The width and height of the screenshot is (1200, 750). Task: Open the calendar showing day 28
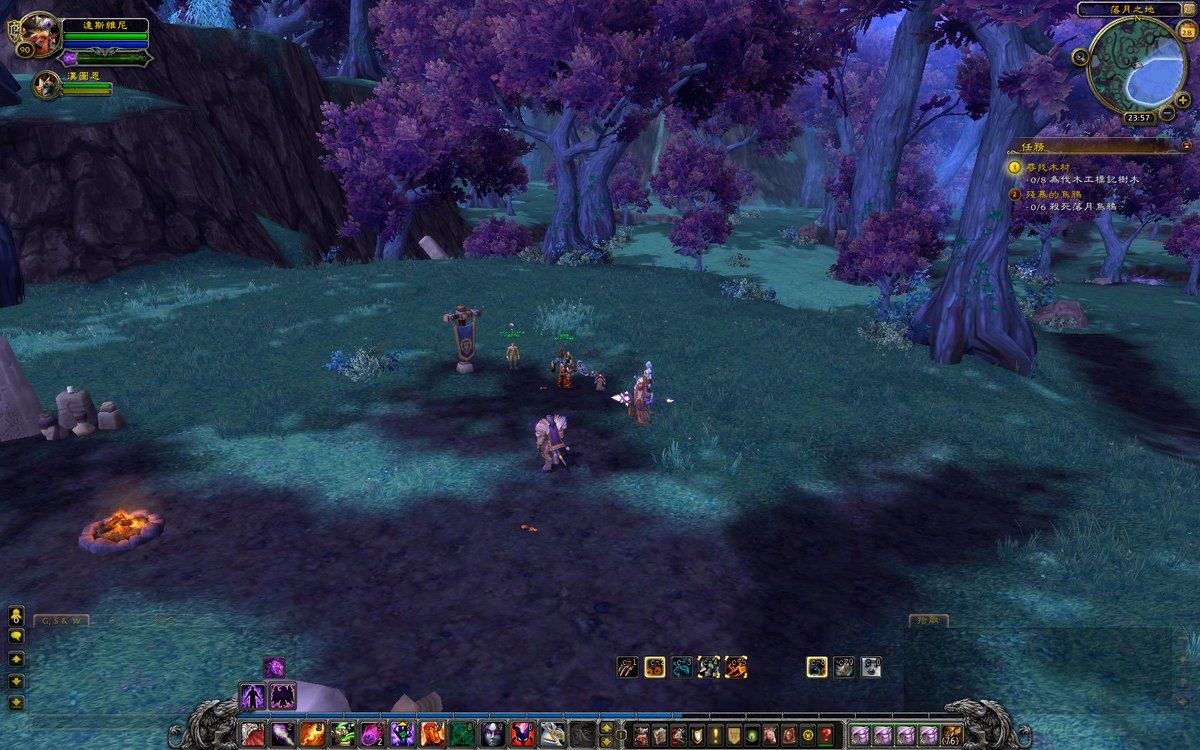pos(1187,32)
